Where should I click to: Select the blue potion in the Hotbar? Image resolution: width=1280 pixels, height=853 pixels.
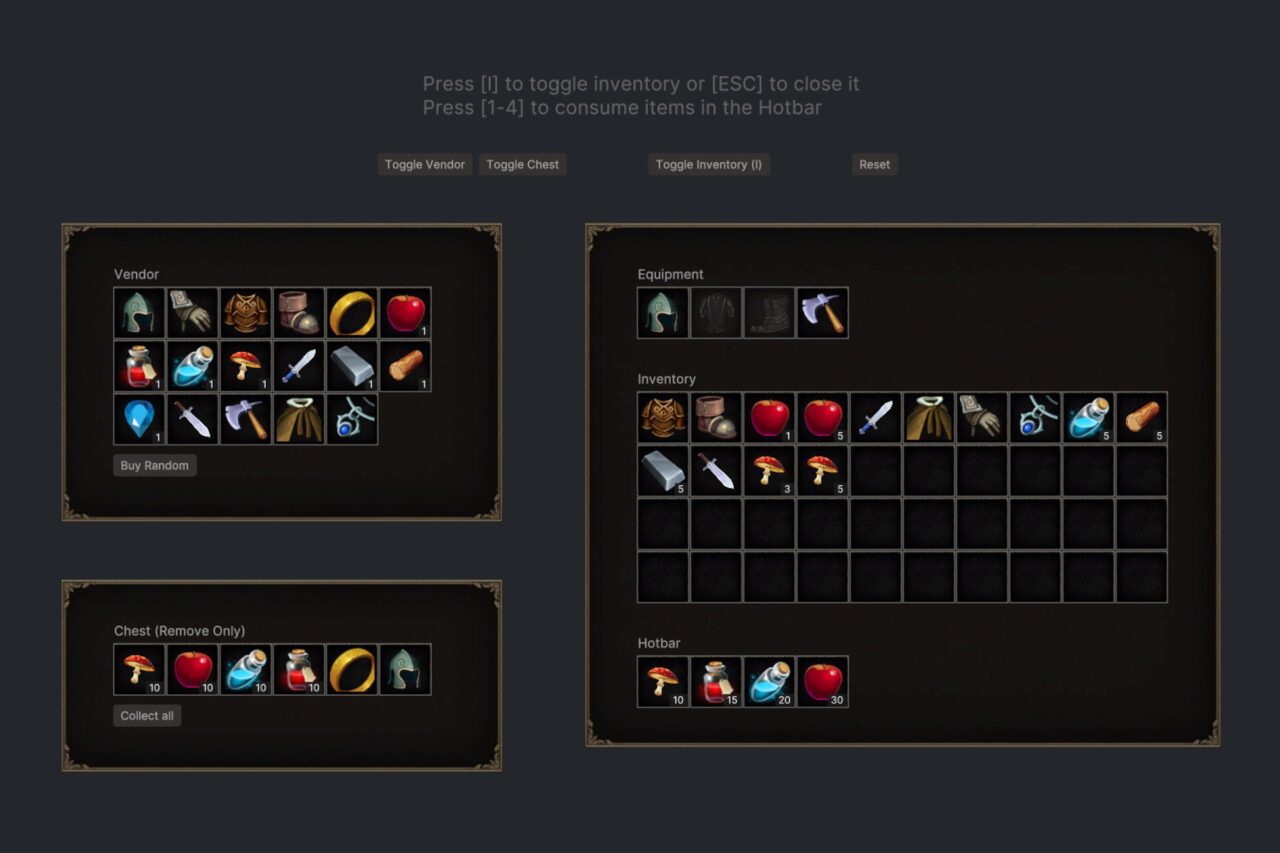(x=769, y=681)
